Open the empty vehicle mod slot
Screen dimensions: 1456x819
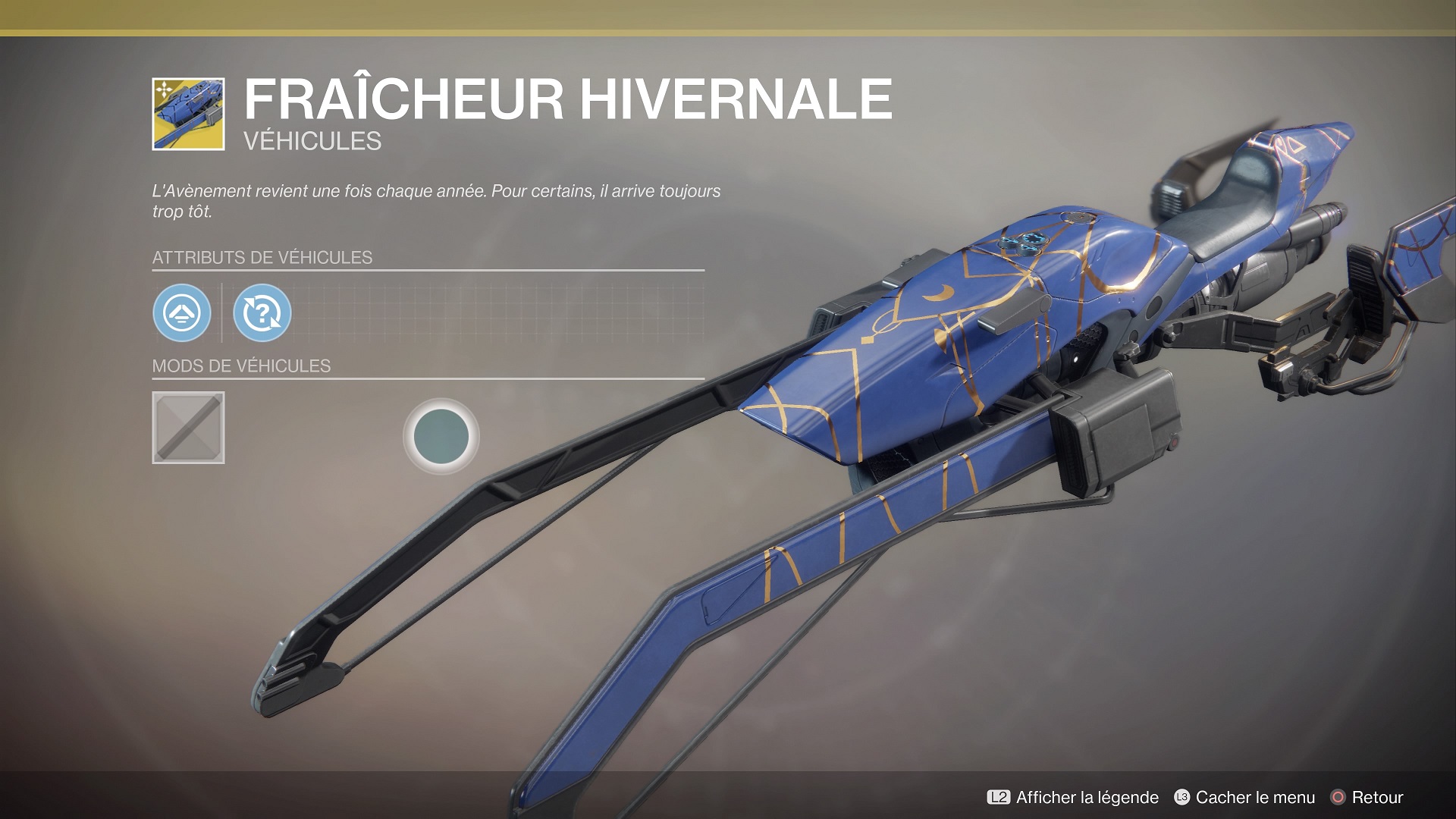tap(188, 428)
